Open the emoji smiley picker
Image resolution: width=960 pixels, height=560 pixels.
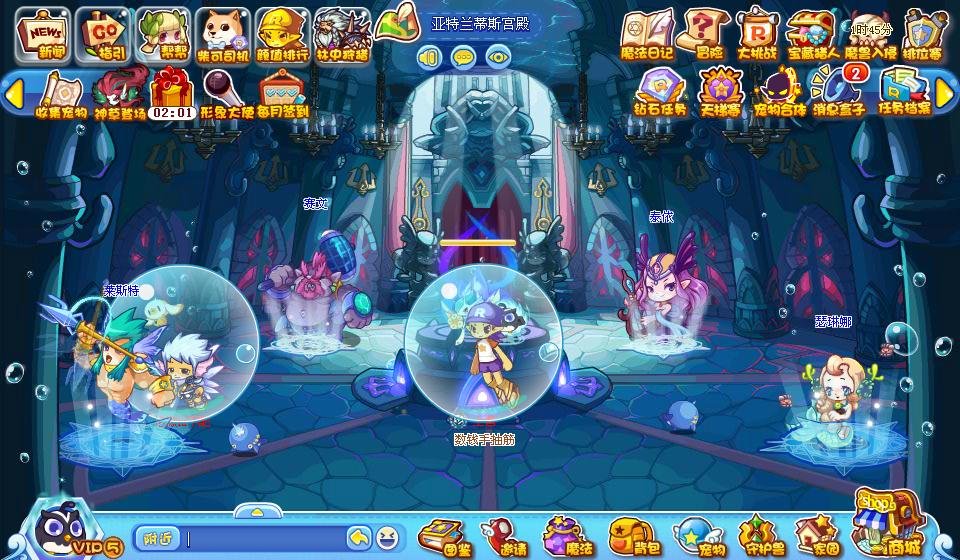(x=386, y=538)
